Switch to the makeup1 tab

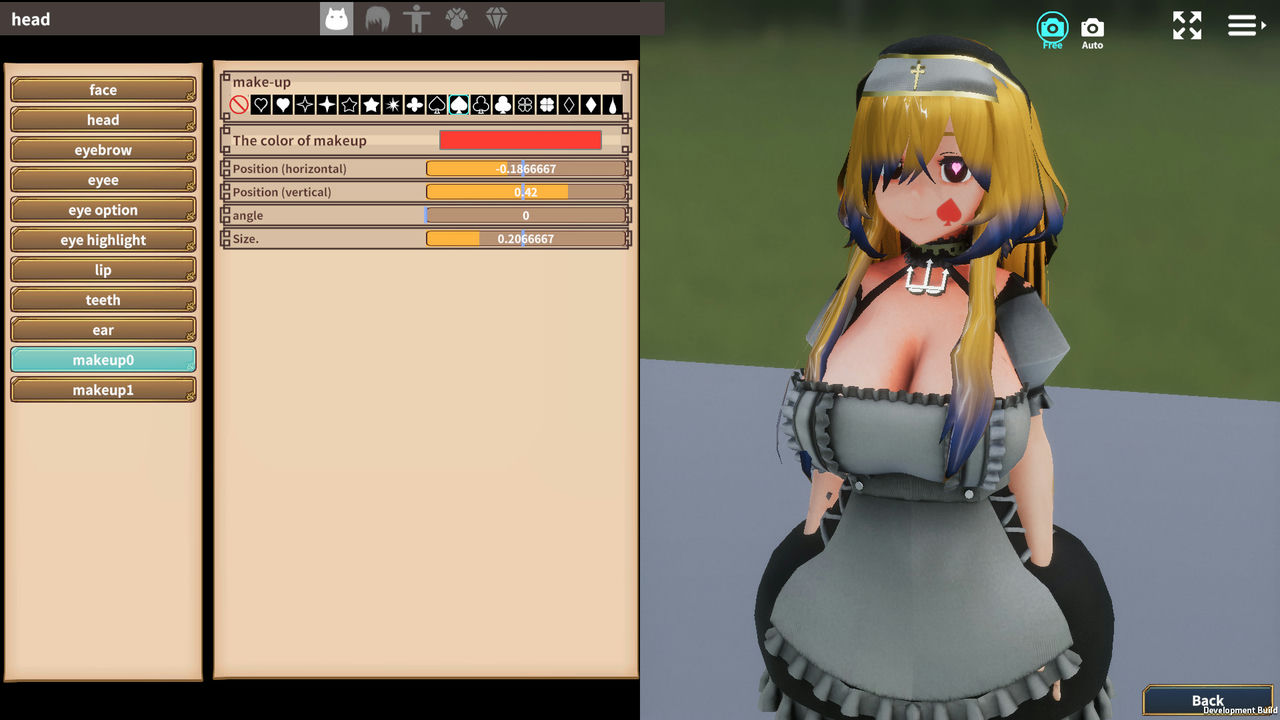coord(103,389)
